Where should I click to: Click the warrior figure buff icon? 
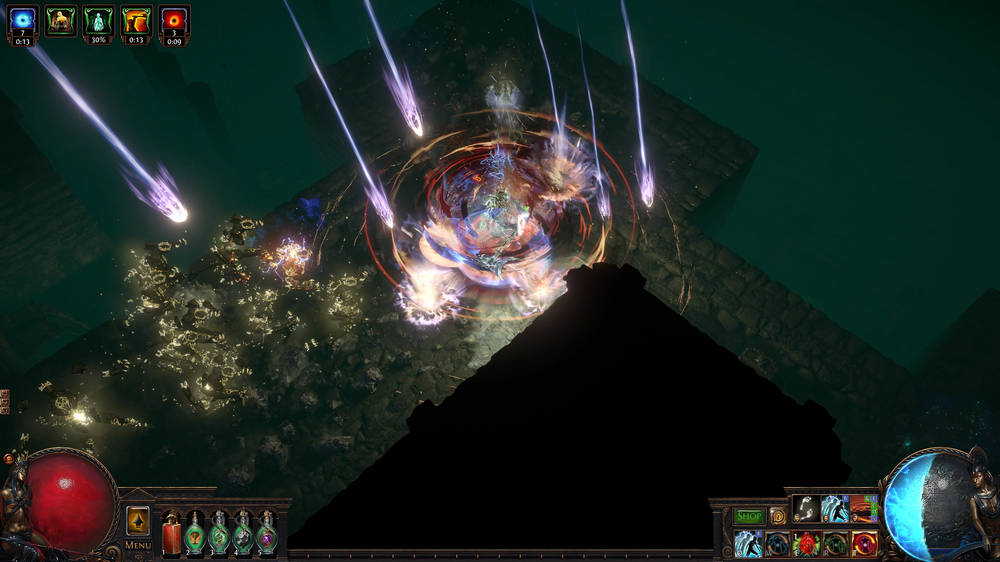(61, 20)
